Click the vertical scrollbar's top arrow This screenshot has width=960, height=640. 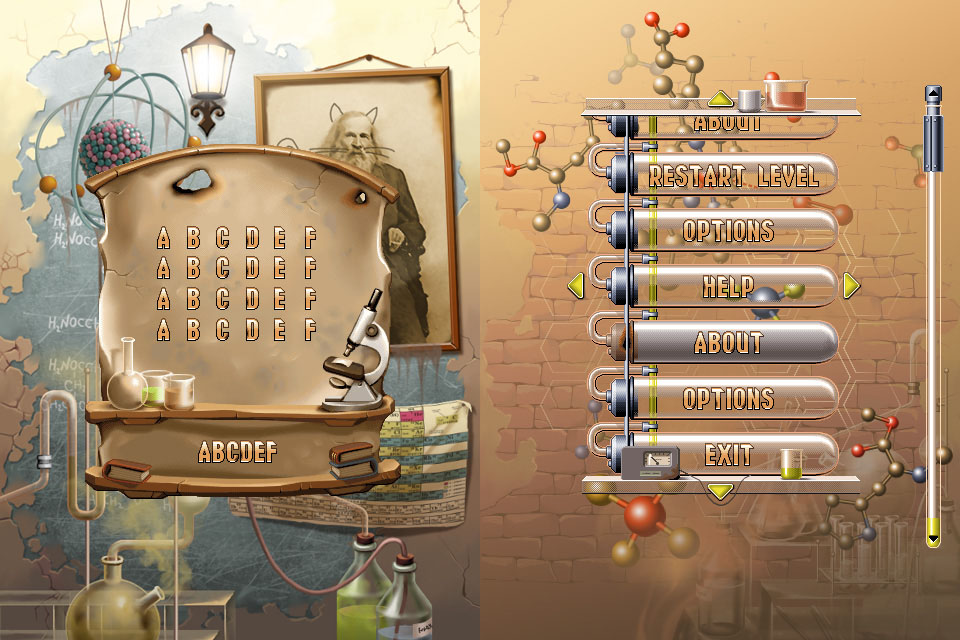click(933, 94)
